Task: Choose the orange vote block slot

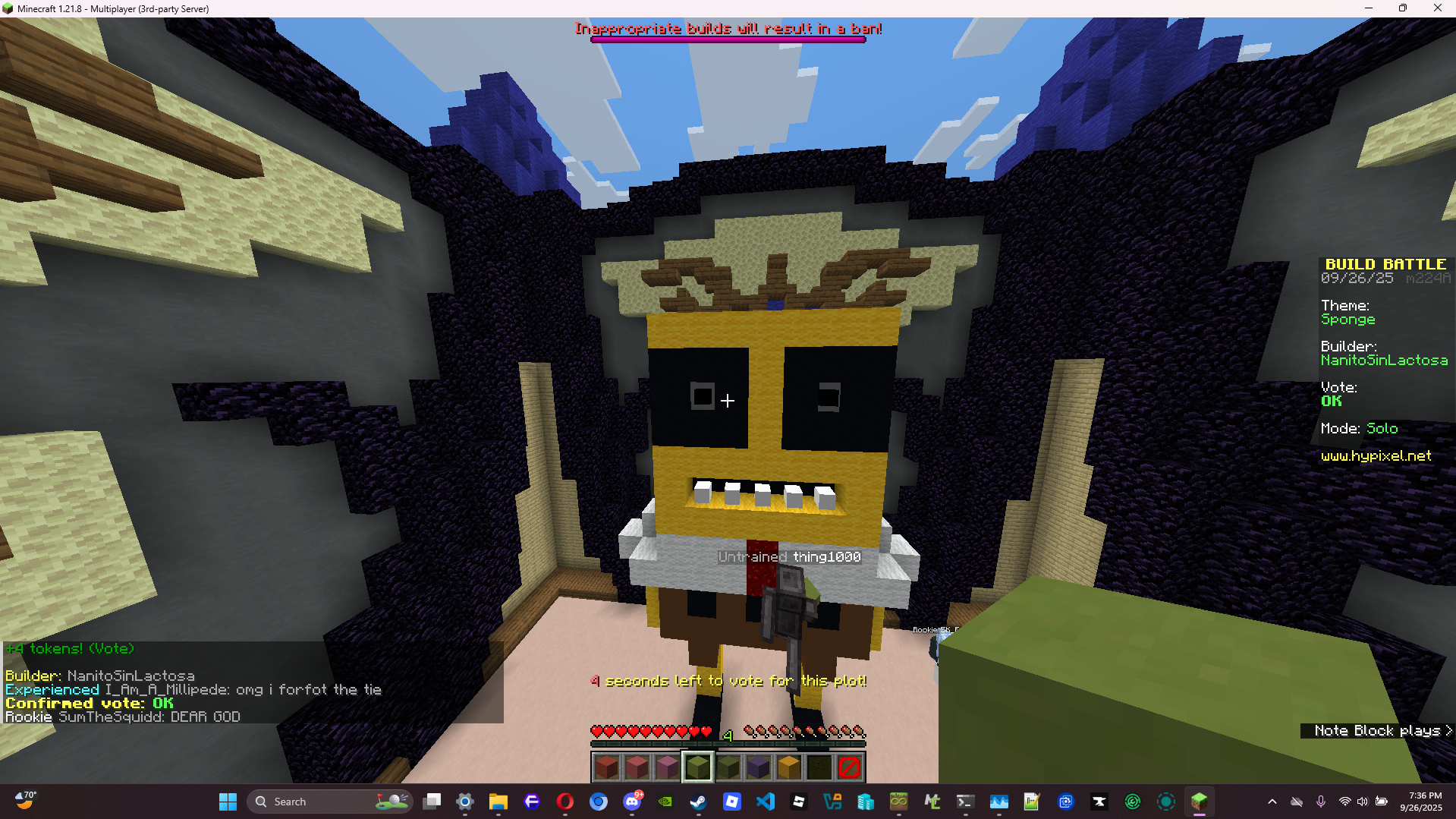Action: coord(788,767)
